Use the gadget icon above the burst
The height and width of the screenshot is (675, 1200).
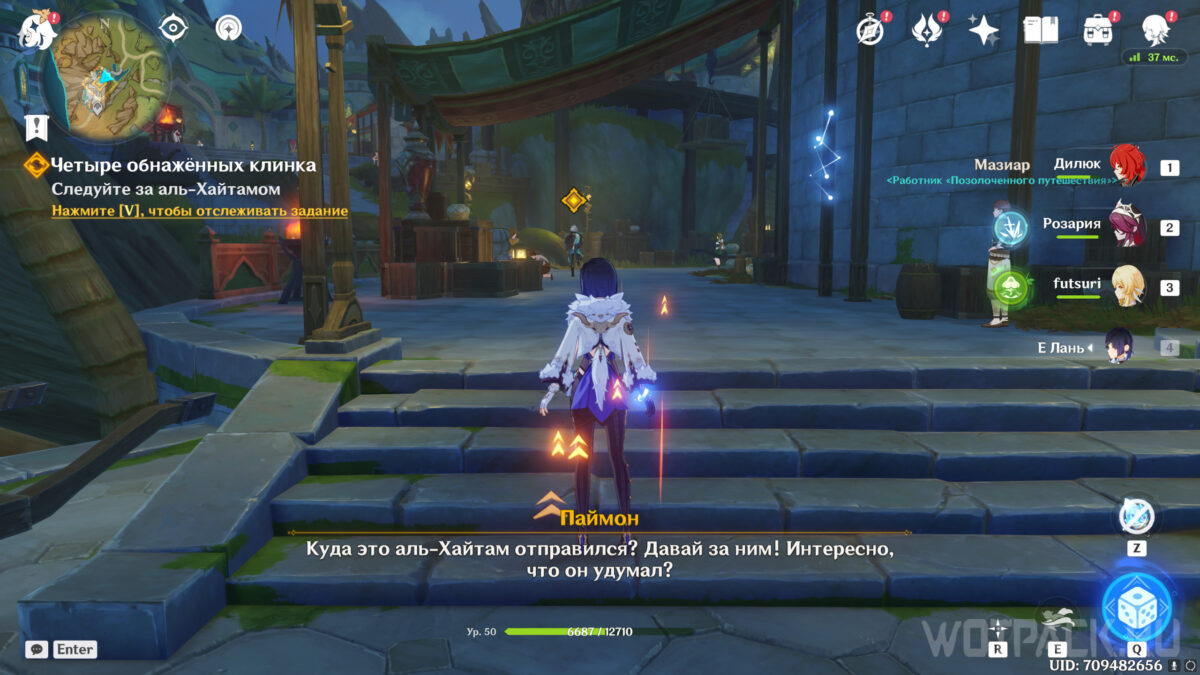1136,517
